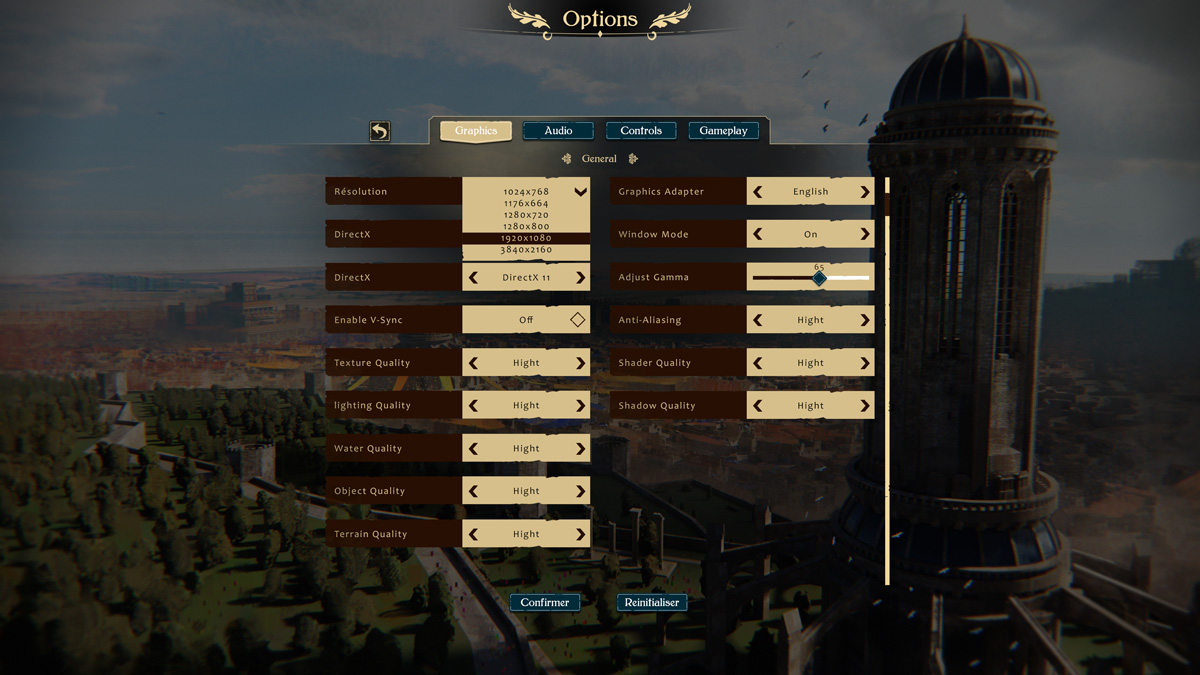Toggle the Enable V-Sync checkbox
Viewport: 1200px width, 675px height.
tap(577, 320)
